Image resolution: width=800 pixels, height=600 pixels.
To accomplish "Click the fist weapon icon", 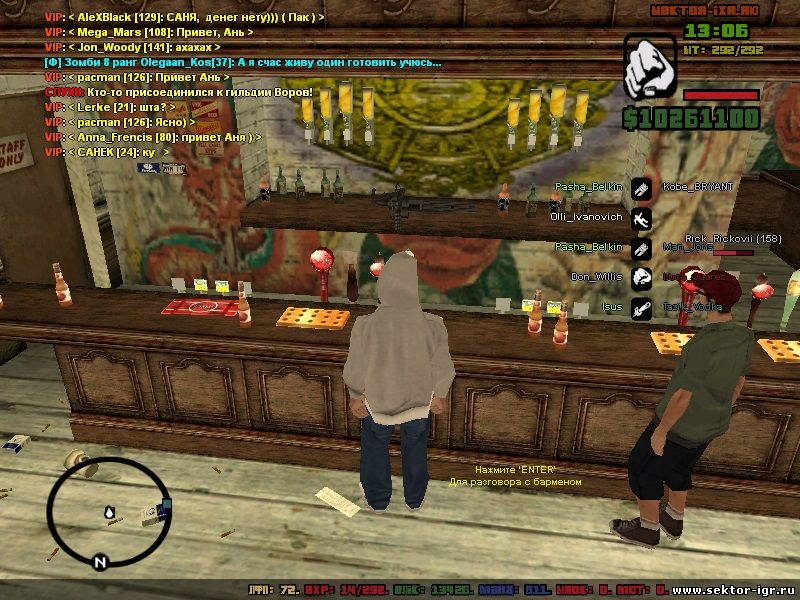I will coord(651,67).
